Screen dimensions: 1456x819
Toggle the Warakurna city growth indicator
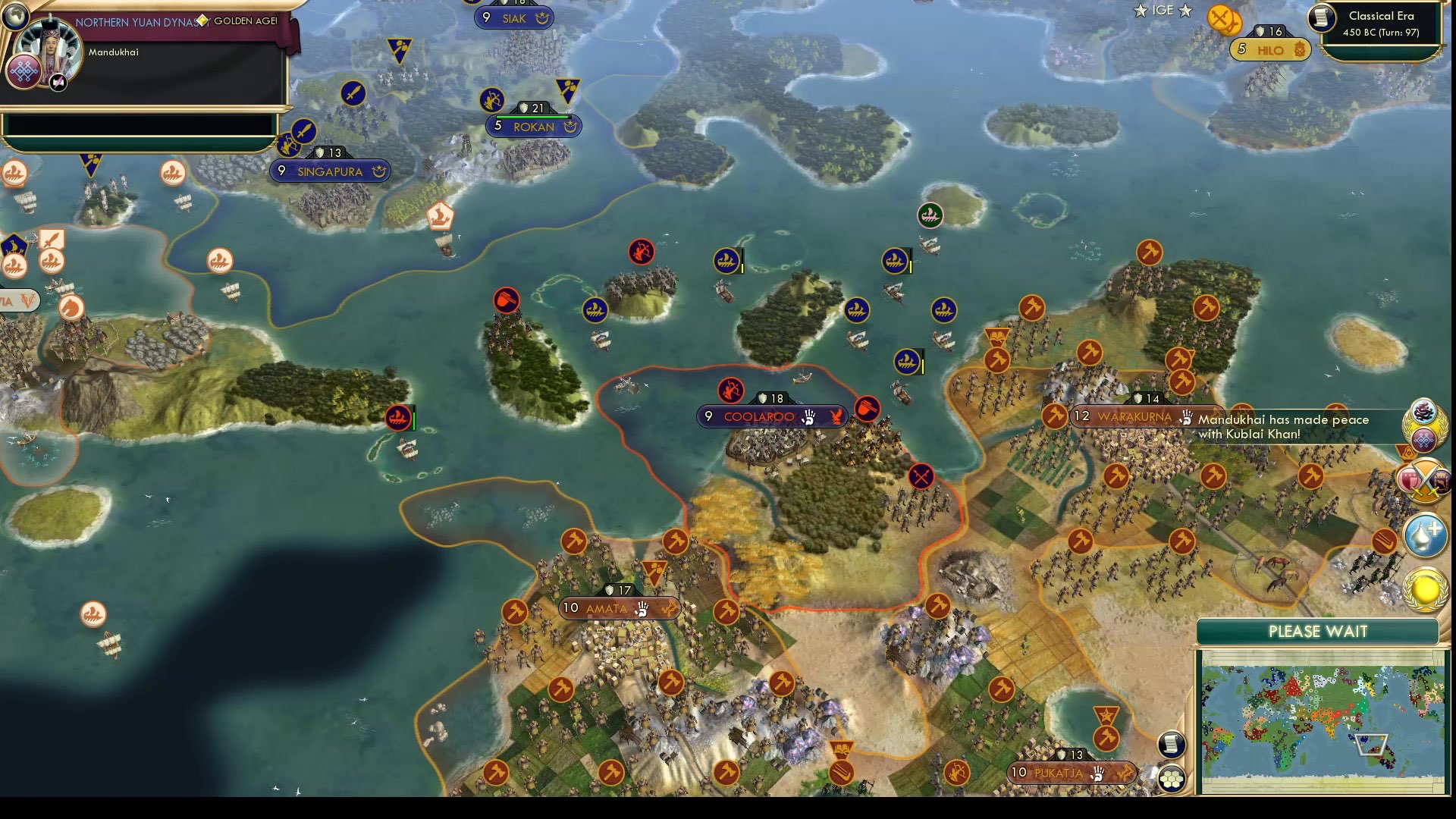pos(1083,416)
